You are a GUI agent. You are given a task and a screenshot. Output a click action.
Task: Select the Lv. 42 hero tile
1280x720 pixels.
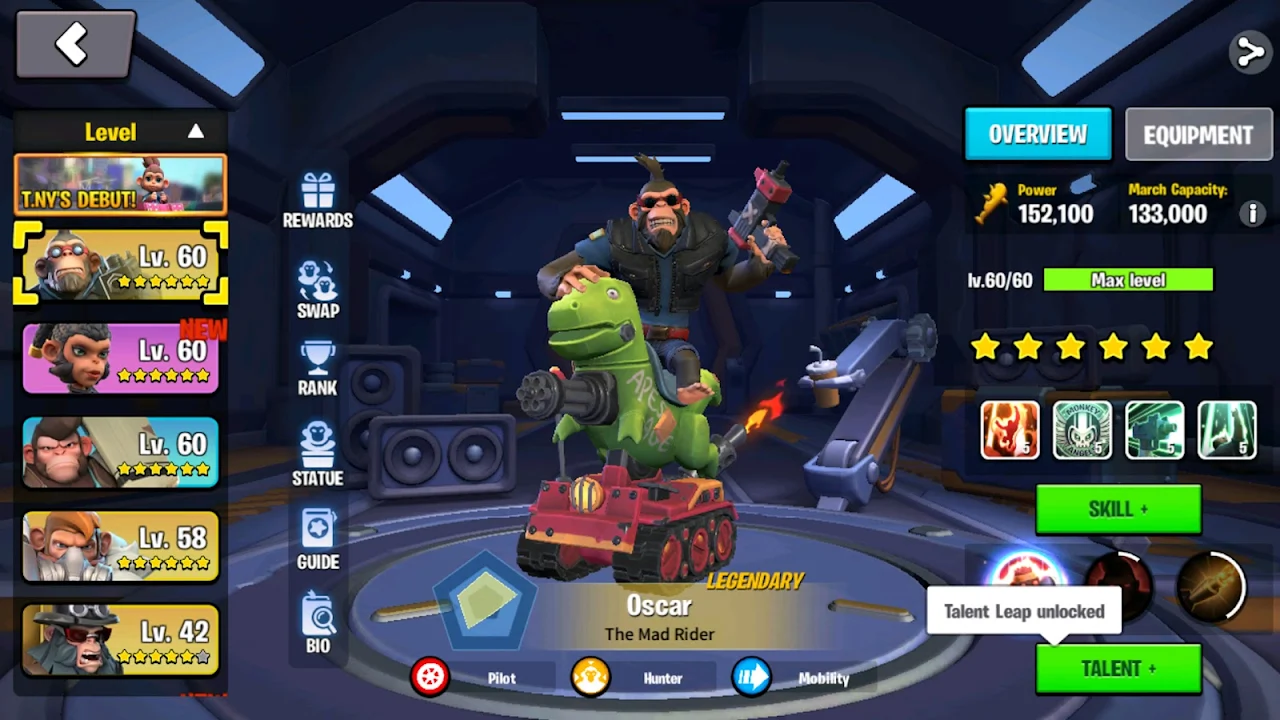120,640
